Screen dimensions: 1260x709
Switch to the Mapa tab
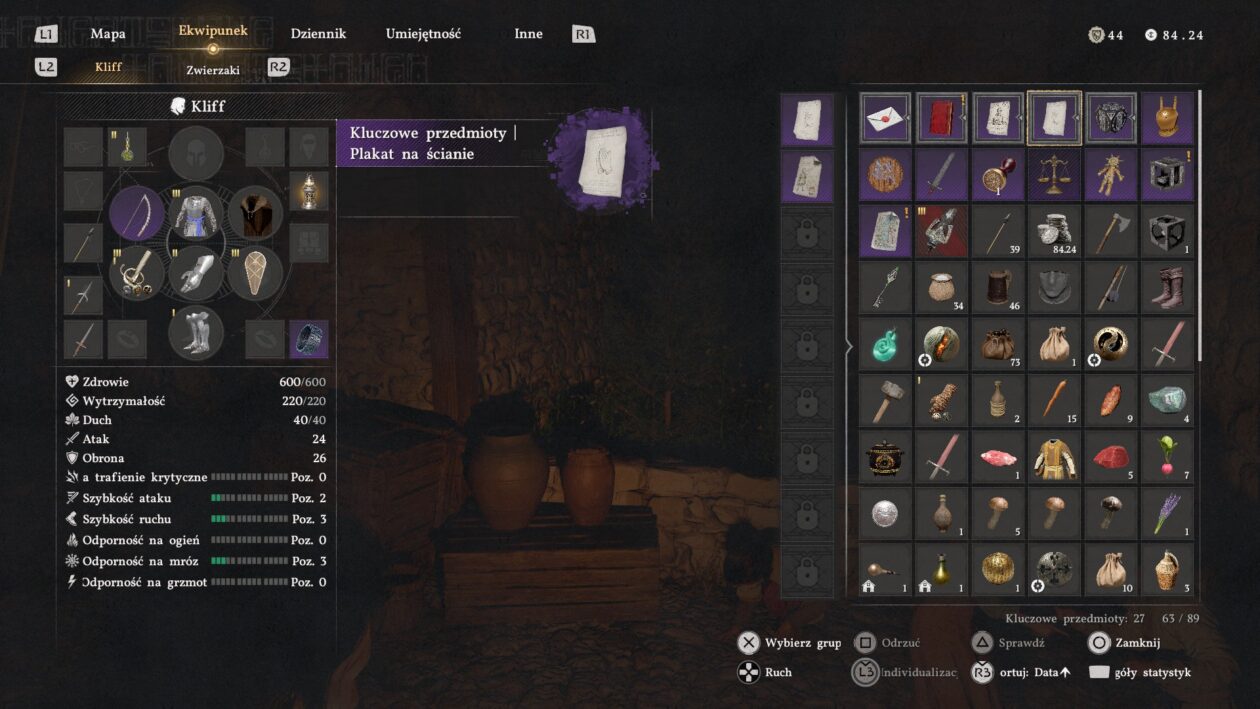(x=108, y=34)
